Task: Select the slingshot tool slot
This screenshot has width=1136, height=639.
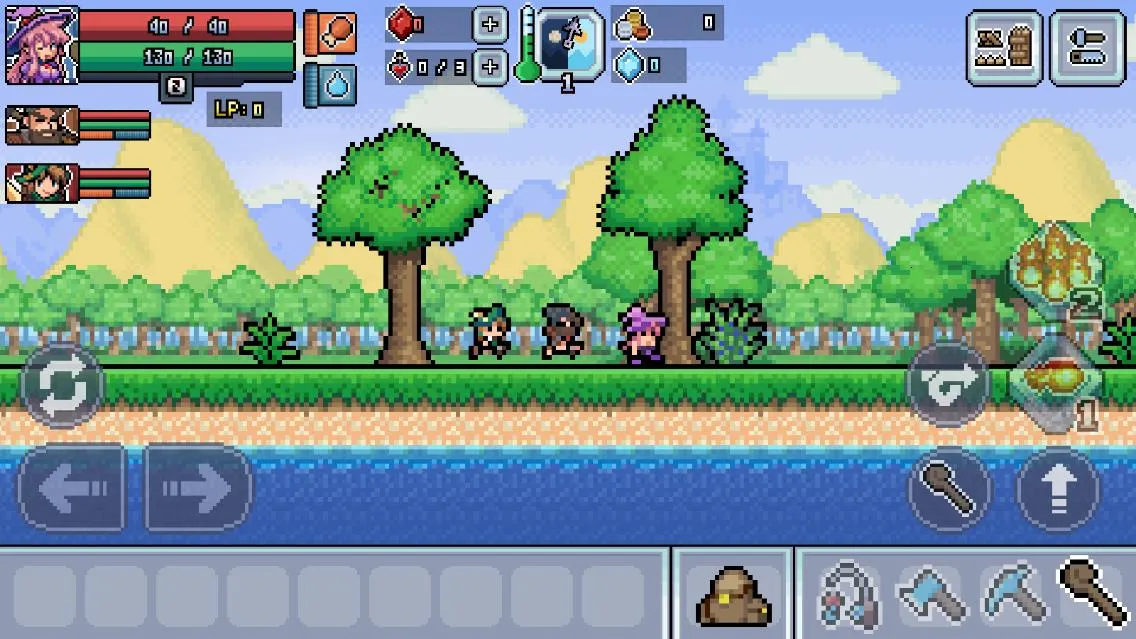Action: click(849, 596)
